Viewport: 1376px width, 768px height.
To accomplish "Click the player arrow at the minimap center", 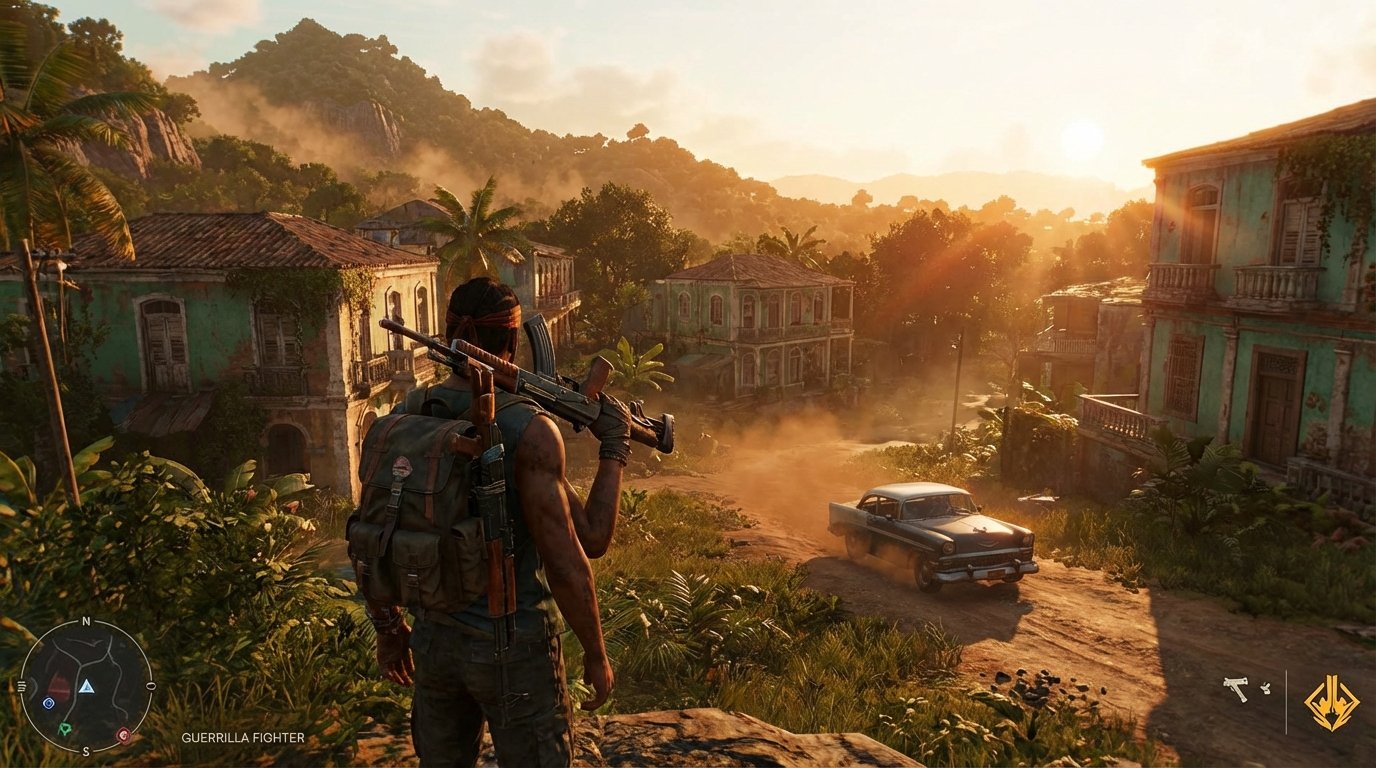I will click(87, 687).
